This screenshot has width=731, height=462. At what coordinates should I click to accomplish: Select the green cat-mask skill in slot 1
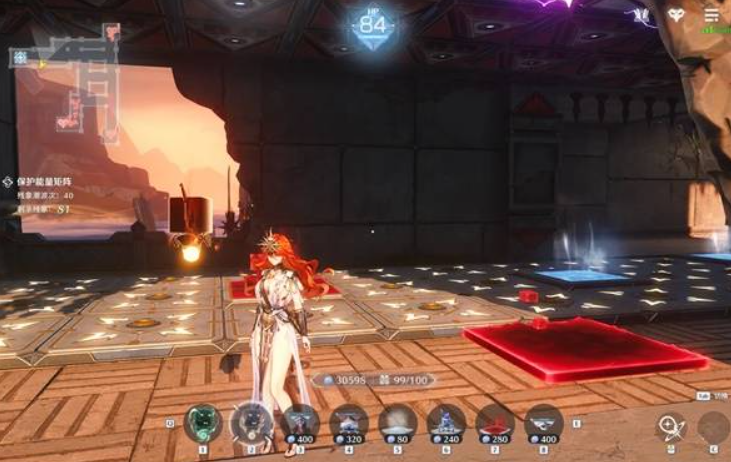point(203,423)
